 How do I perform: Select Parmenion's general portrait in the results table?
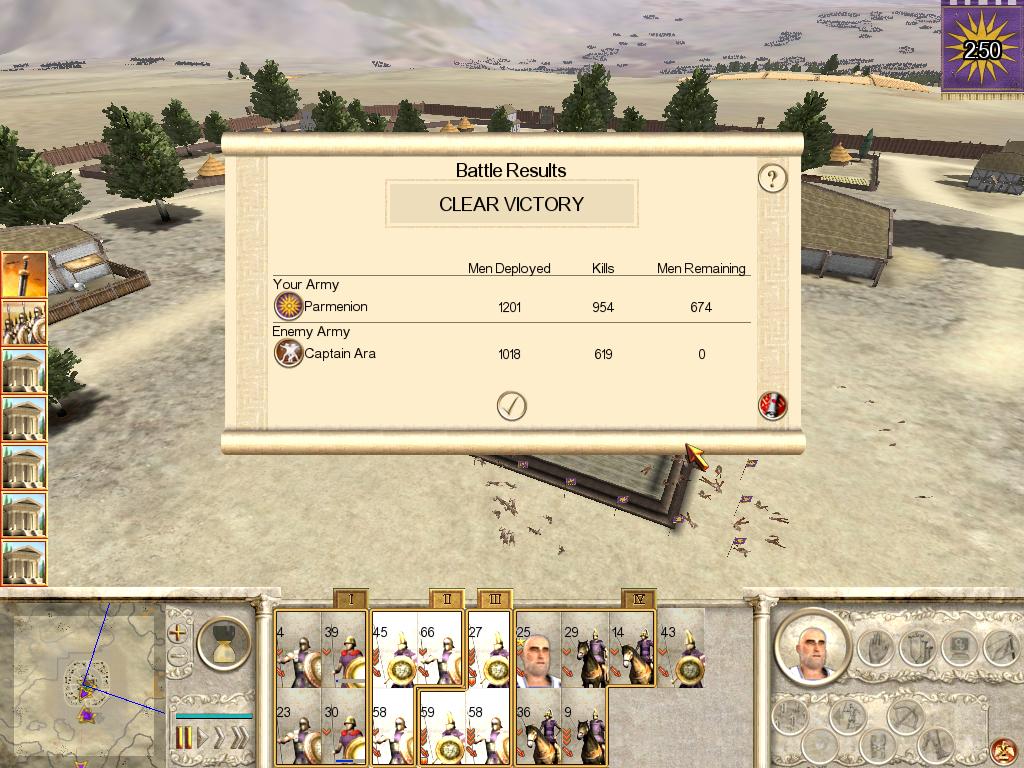[x=289, y=306]
